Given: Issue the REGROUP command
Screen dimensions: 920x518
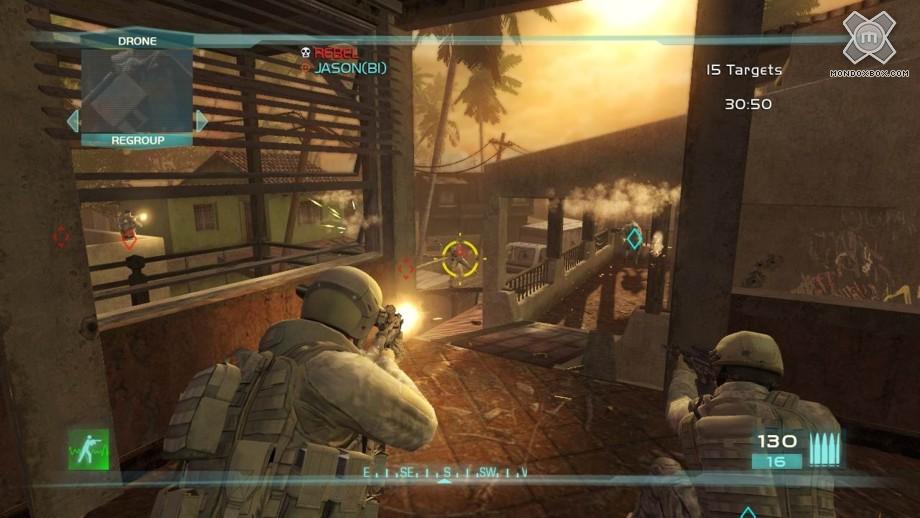Looking at the screenshot, I should 137,140.
